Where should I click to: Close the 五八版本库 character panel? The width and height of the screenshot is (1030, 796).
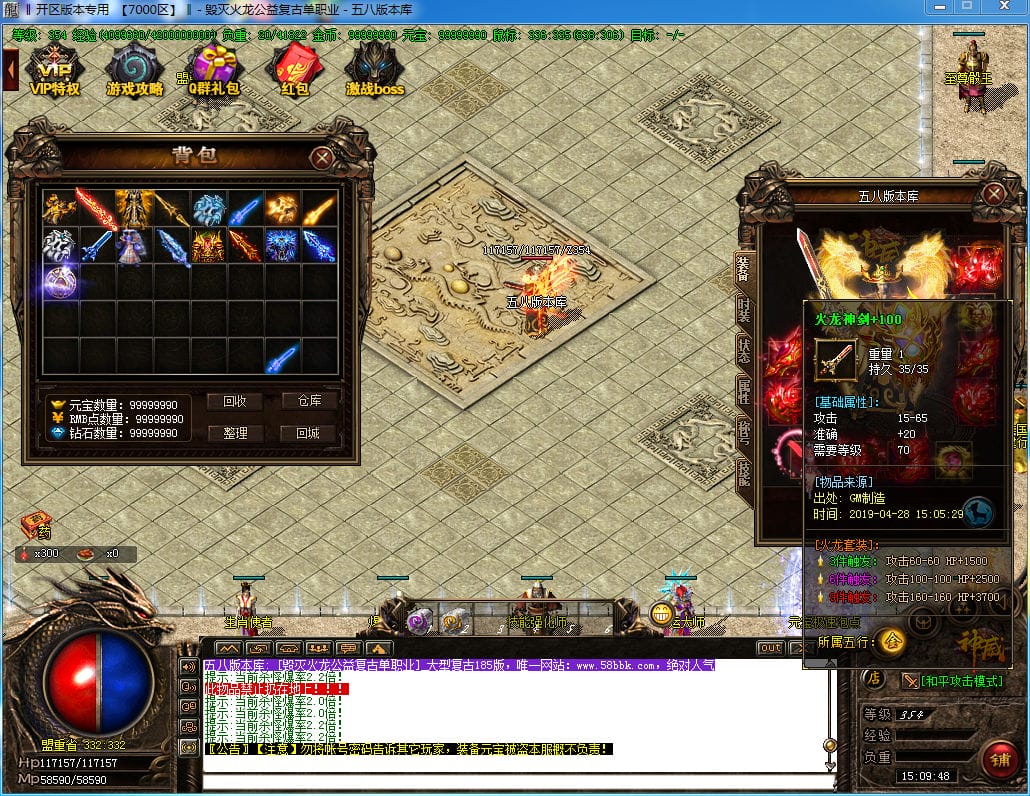coord(993,193)
